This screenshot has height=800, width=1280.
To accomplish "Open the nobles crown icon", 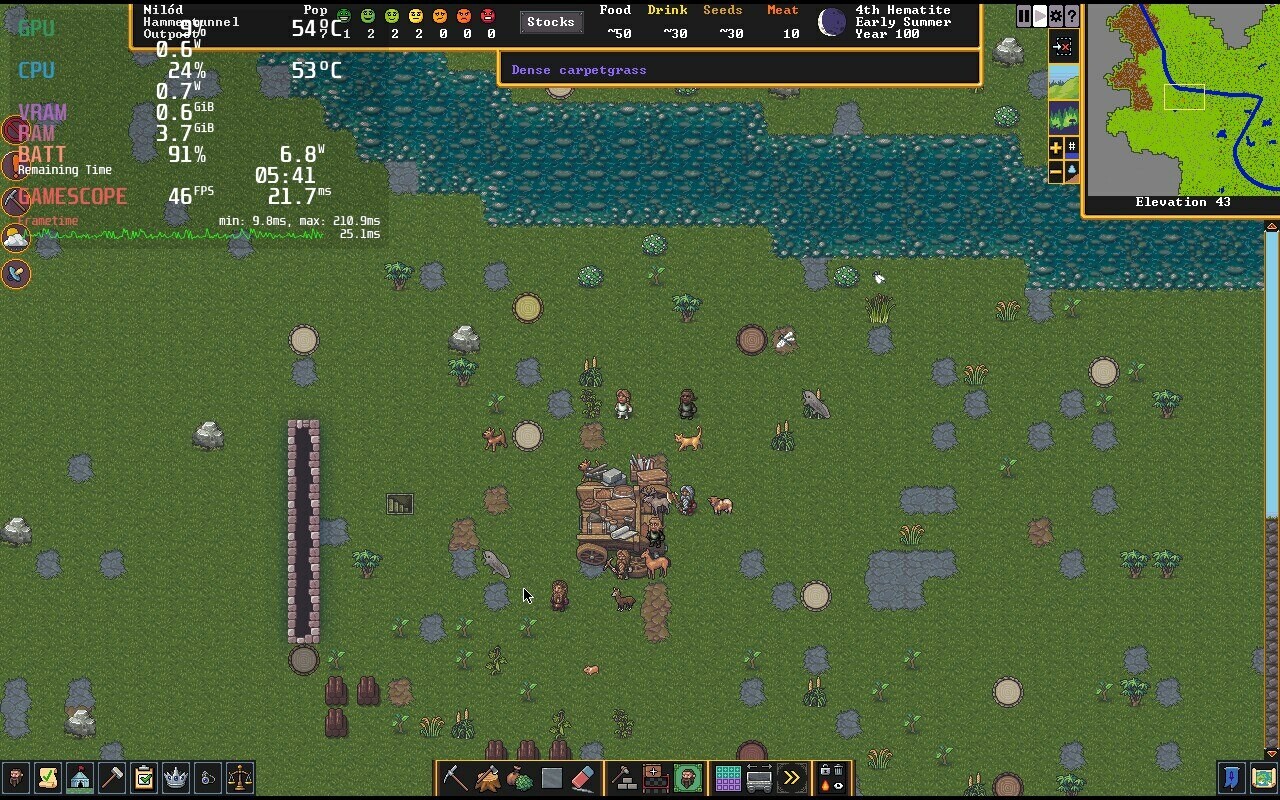I will click(176, 777).
